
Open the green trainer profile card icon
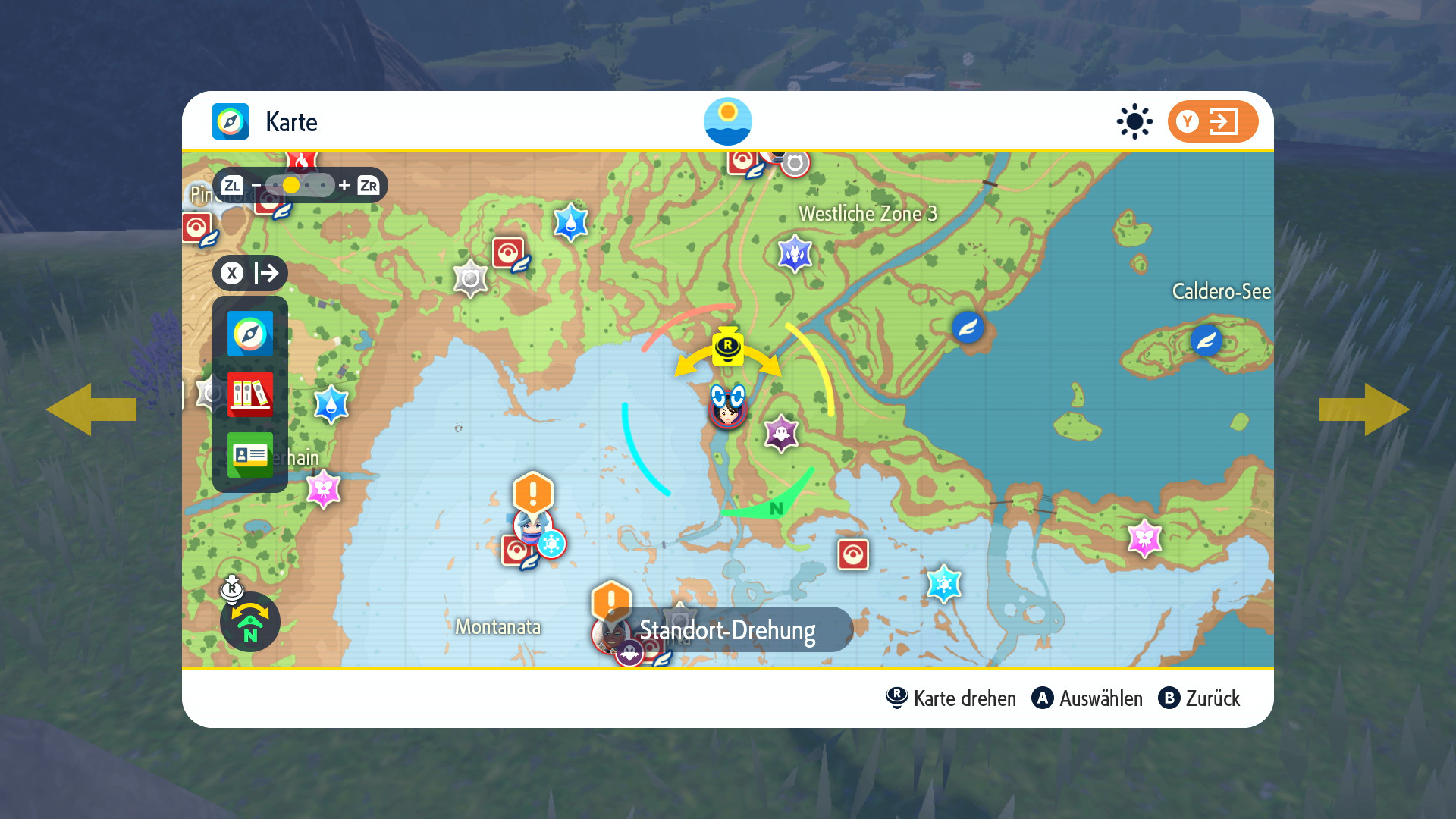pyautogui.click(x=249, y=454)
